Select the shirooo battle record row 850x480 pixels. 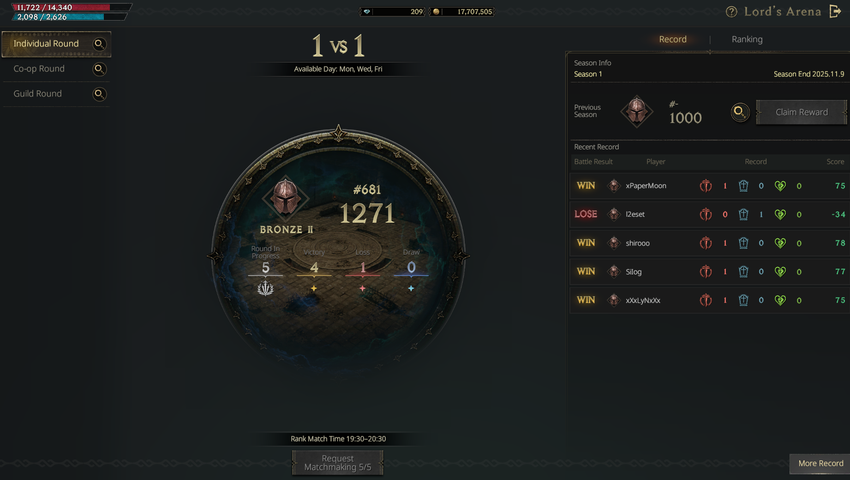point(708,243)
